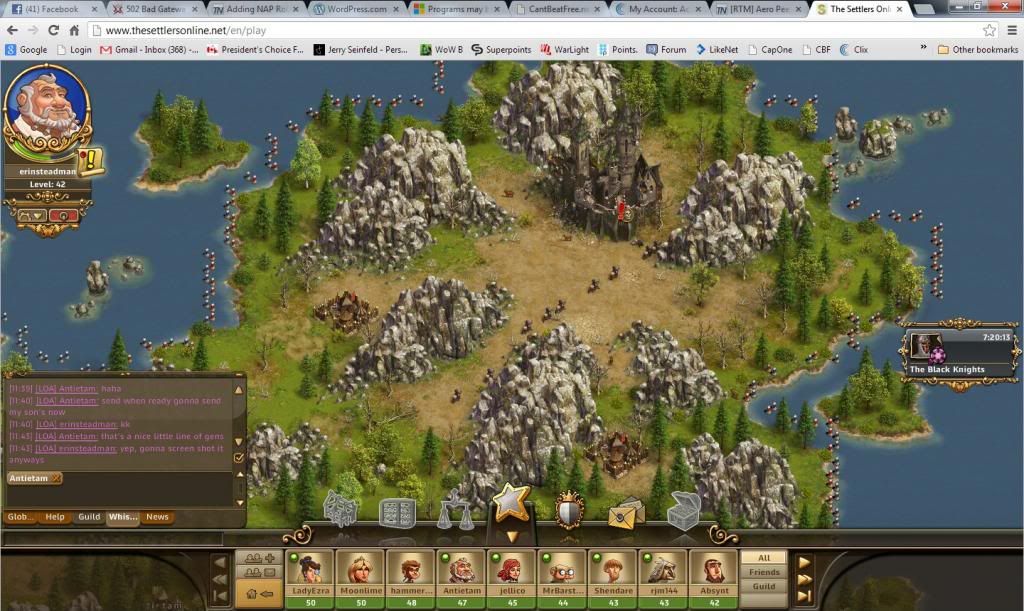Open the quest book exclamation scroll

coord(92,159)
